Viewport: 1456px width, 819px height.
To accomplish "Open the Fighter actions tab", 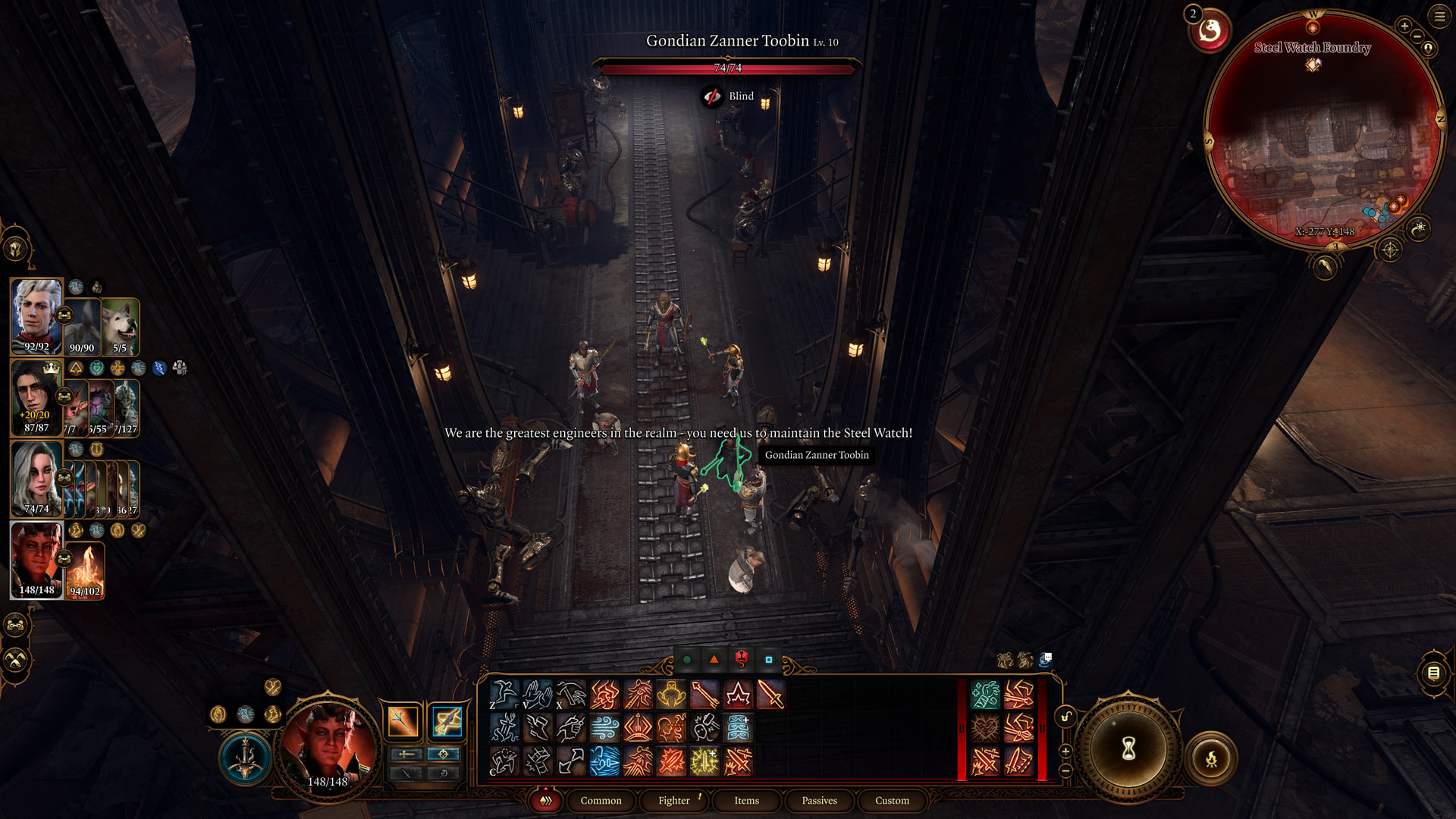I will tap(673, 800).
